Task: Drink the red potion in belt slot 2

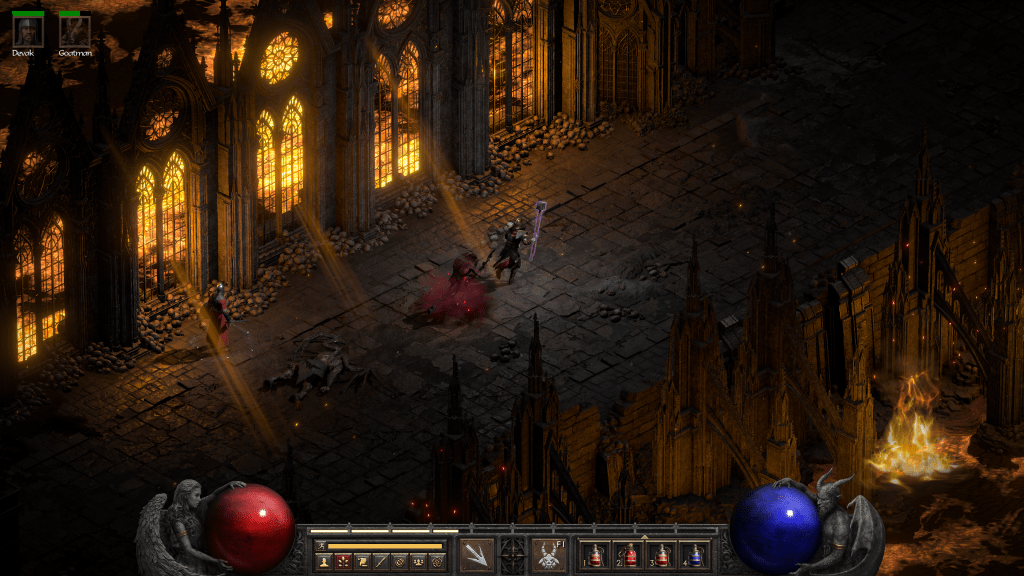Action: pos(629,555)
